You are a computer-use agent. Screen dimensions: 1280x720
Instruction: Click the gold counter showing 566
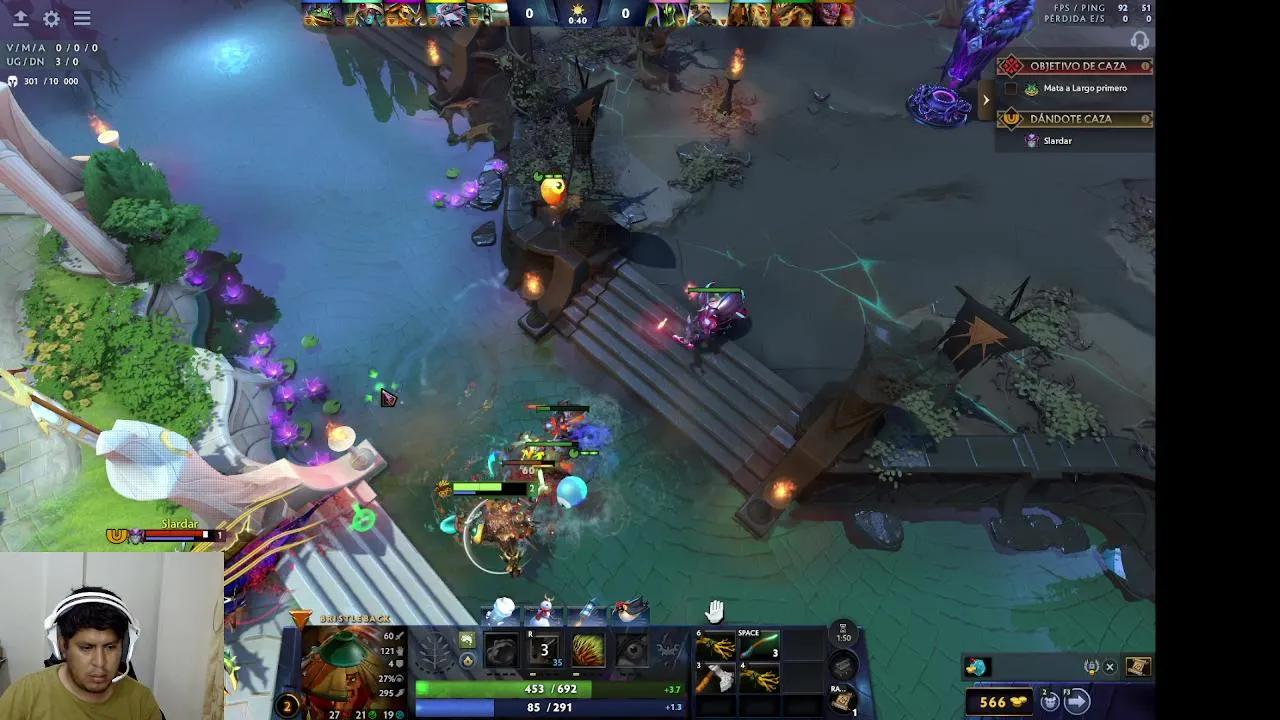(995, 702)
